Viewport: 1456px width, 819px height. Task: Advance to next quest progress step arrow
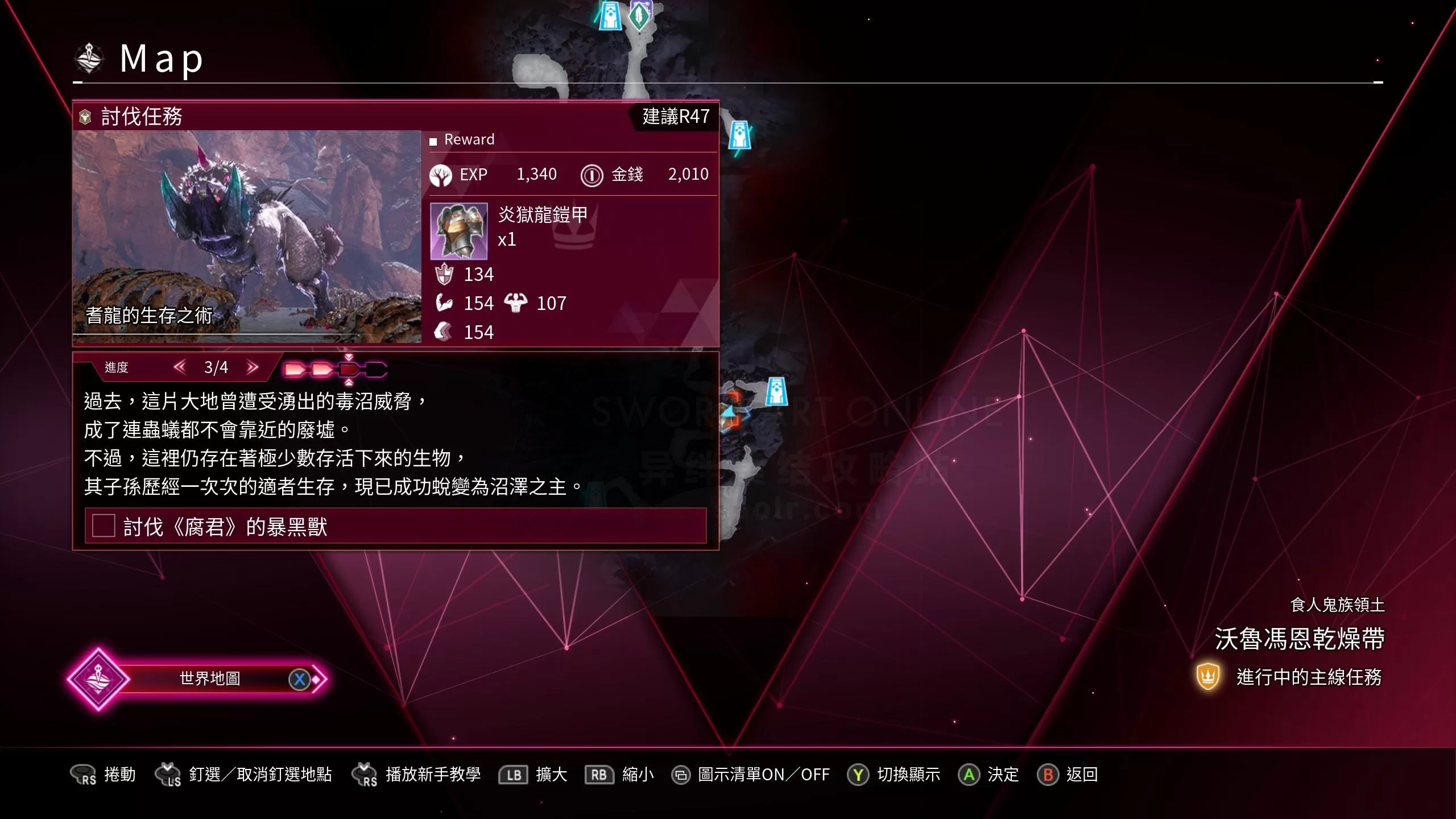pos(253,367)
